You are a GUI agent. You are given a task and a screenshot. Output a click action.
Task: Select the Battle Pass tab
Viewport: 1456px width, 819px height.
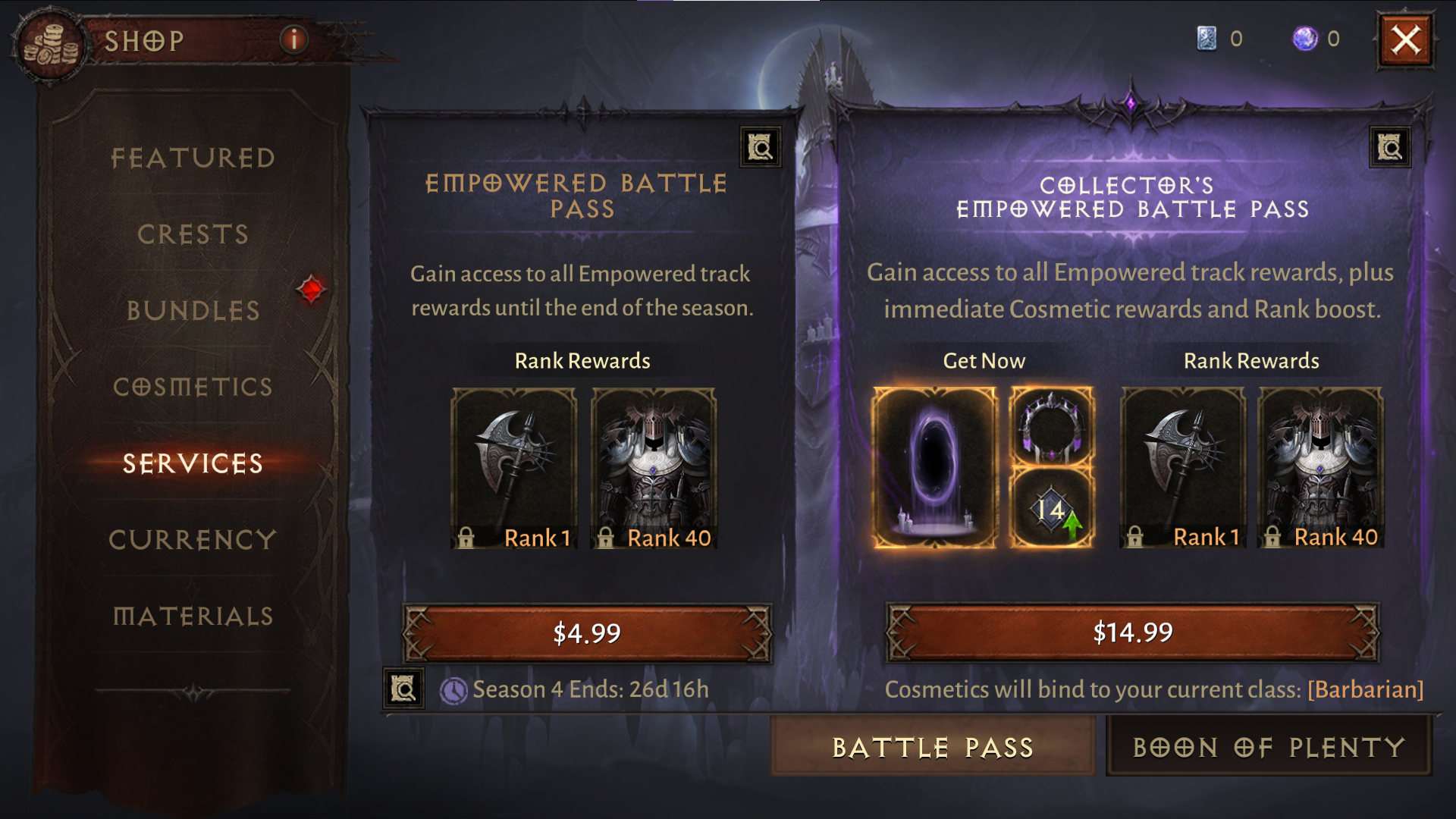click(932, 747)
